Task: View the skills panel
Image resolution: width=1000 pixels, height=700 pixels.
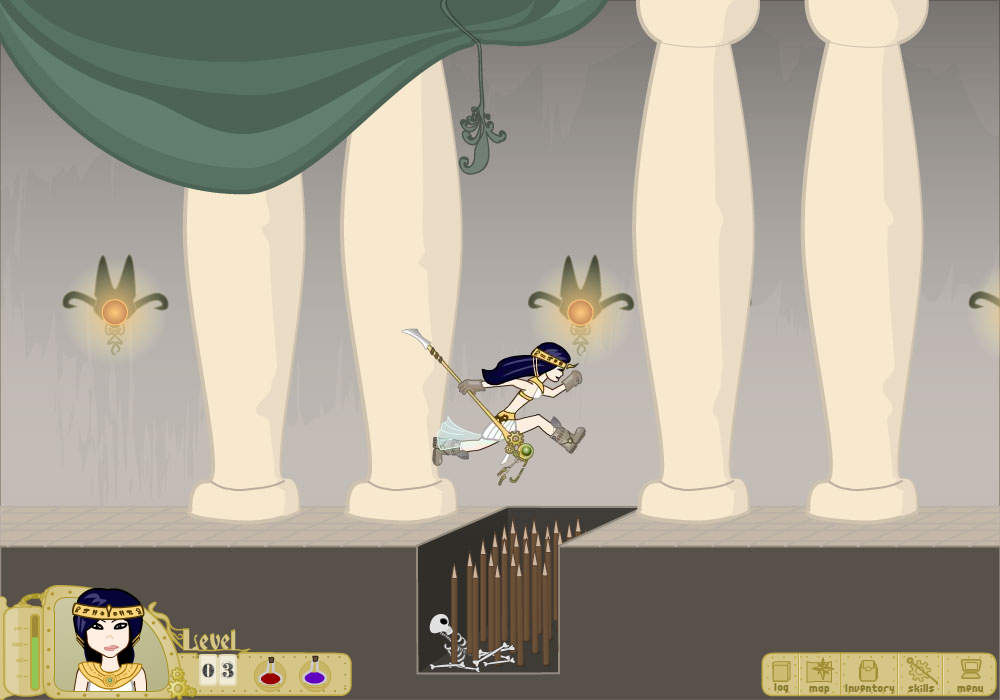Action: [x=920, y=674]
